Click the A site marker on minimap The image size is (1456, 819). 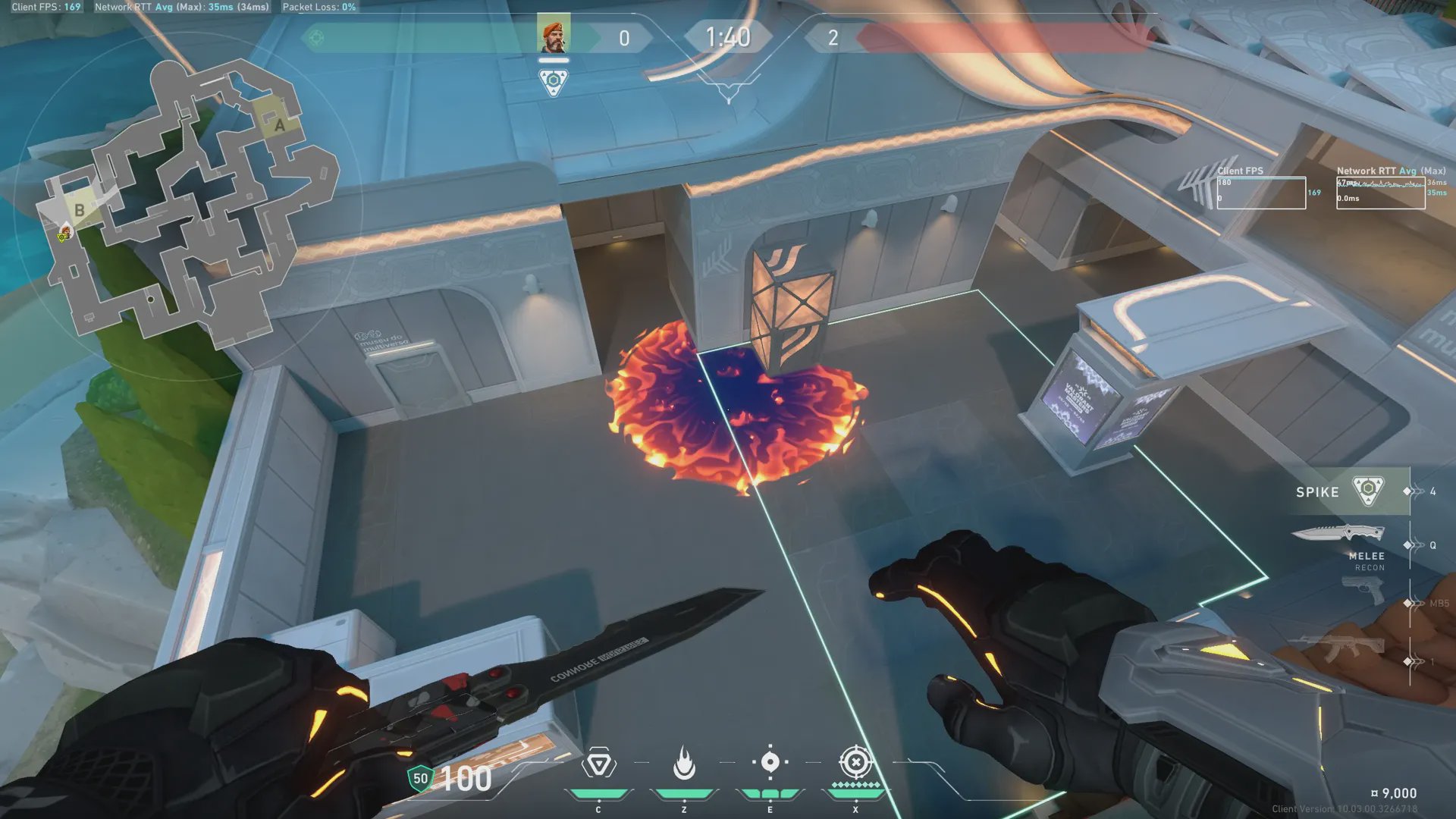[279, 125]
